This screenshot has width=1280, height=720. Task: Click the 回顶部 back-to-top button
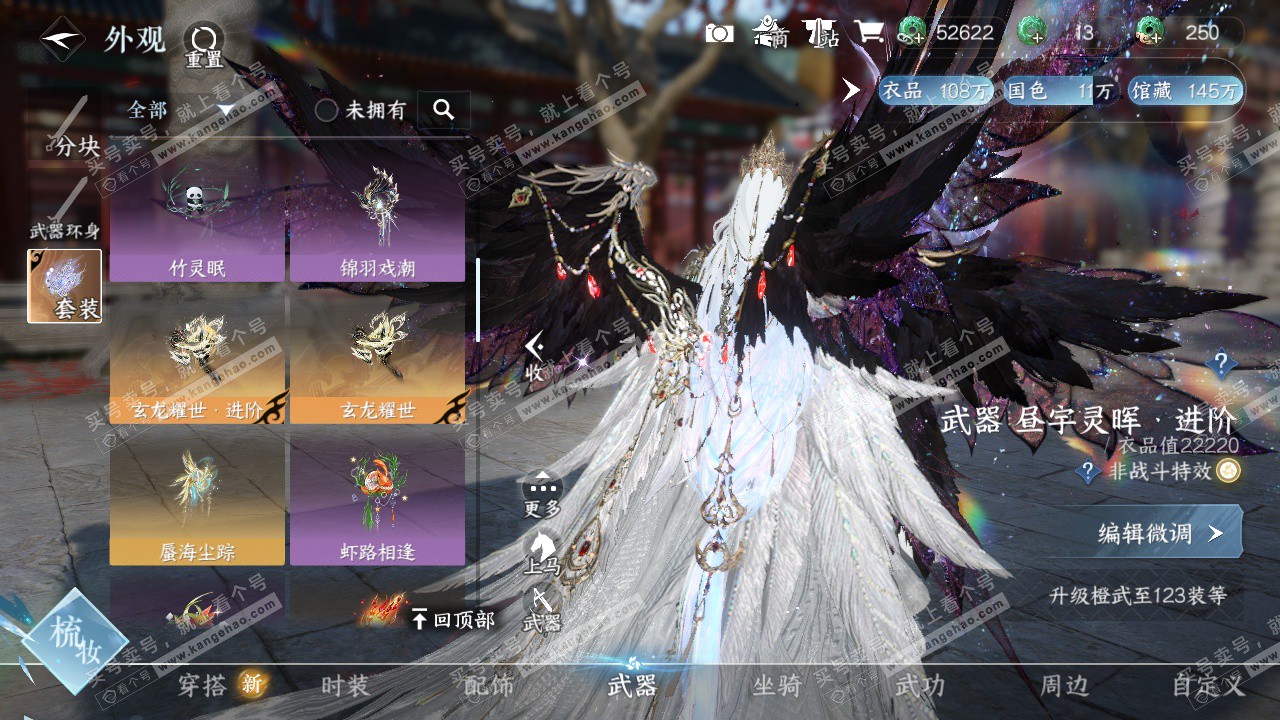pyautogui.click(x=453, y=620)
